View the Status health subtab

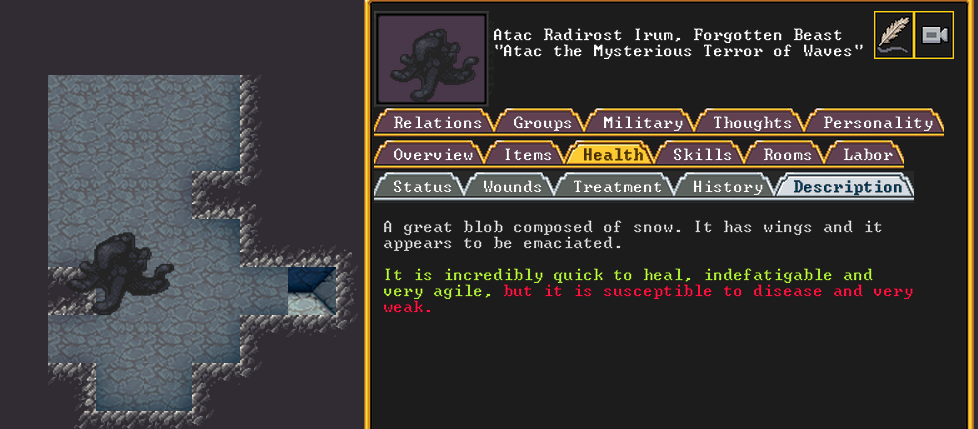(421, 187)
